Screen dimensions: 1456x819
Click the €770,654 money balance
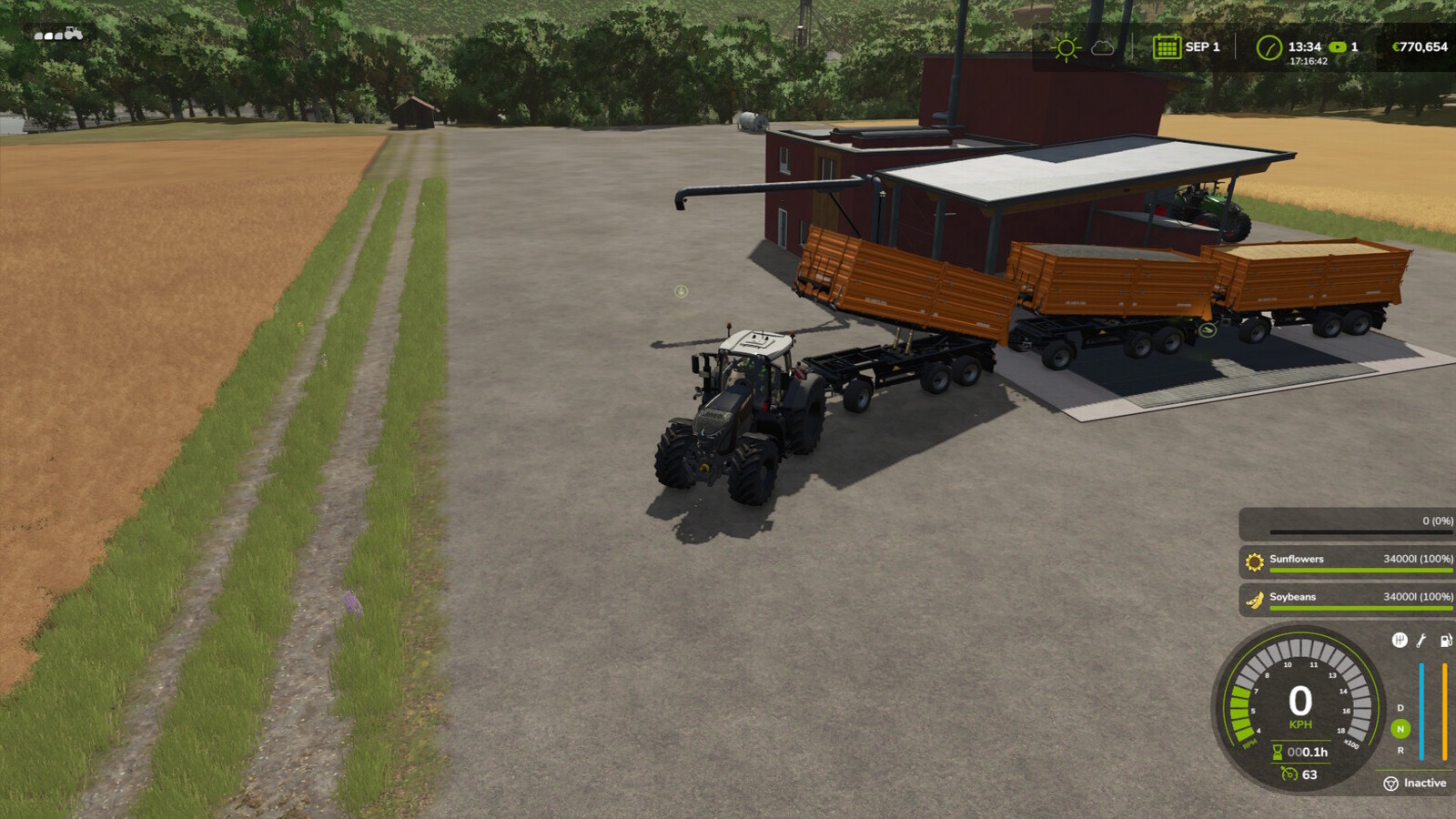pos(1422,45)
